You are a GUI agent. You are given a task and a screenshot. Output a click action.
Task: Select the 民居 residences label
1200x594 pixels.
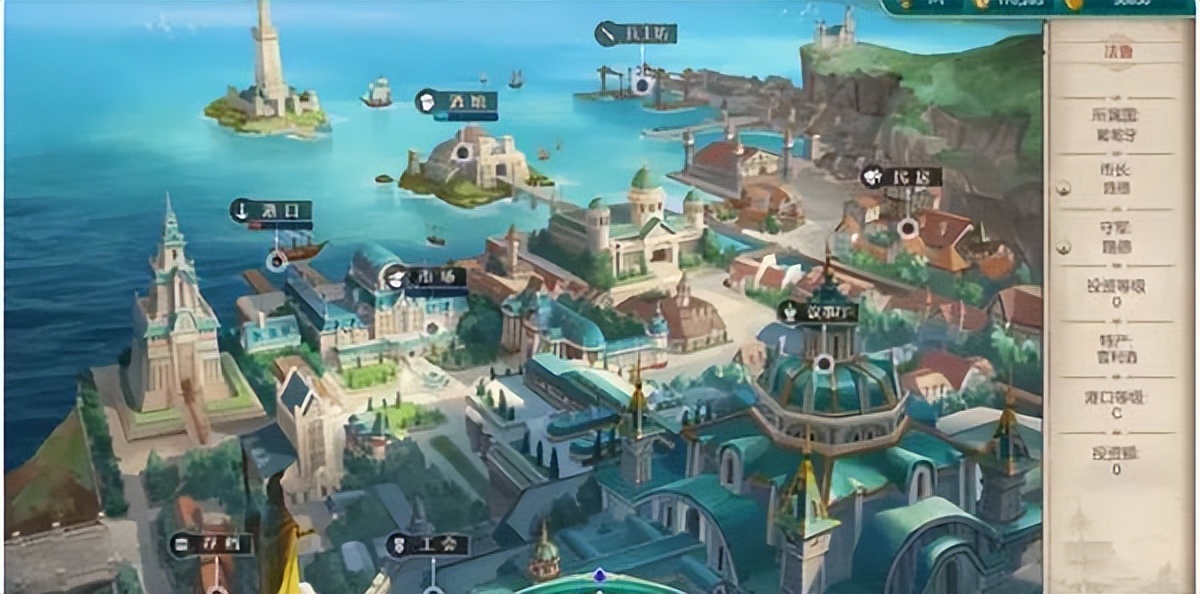[901, 177]
